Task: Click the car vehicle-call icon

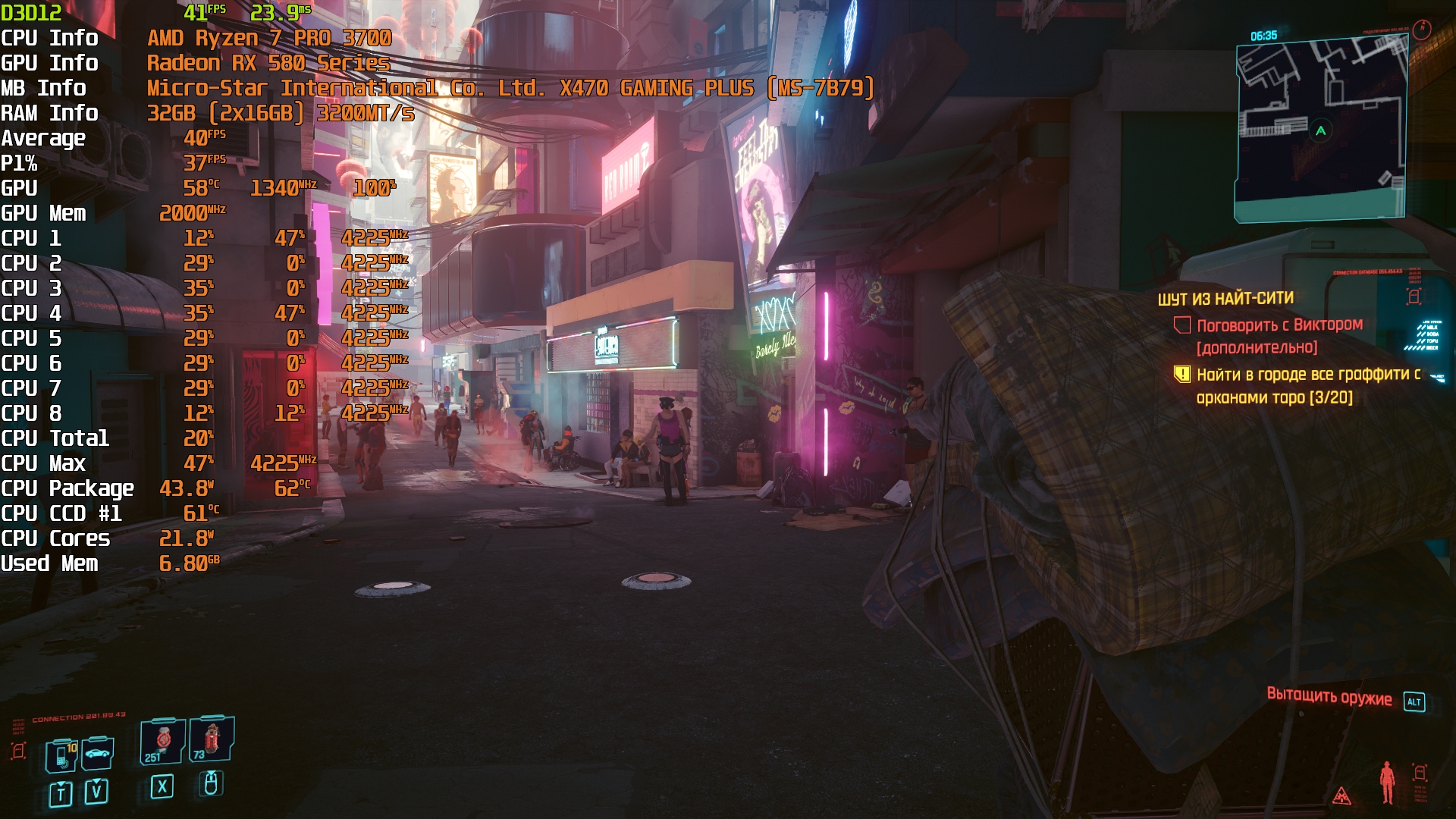Action: point(99,753)
